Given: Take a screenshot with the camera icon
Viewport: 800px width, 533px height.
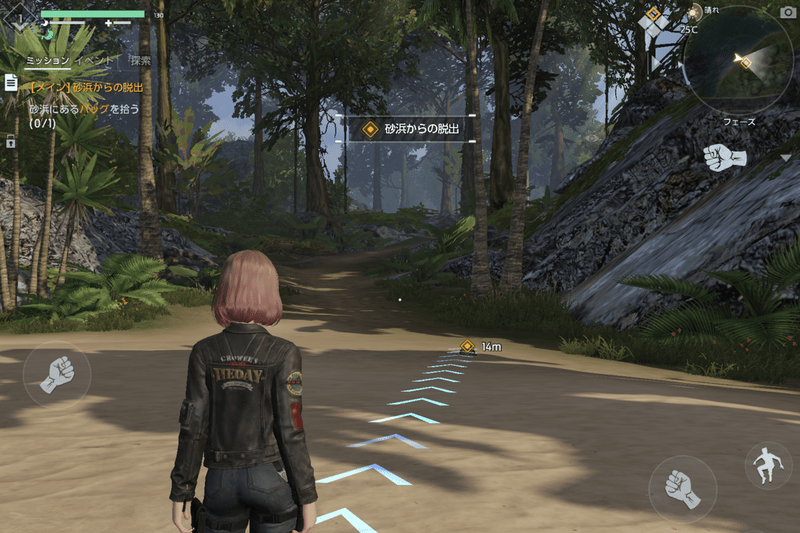Looking at the screenshot, I should click(x=786, y=12).
